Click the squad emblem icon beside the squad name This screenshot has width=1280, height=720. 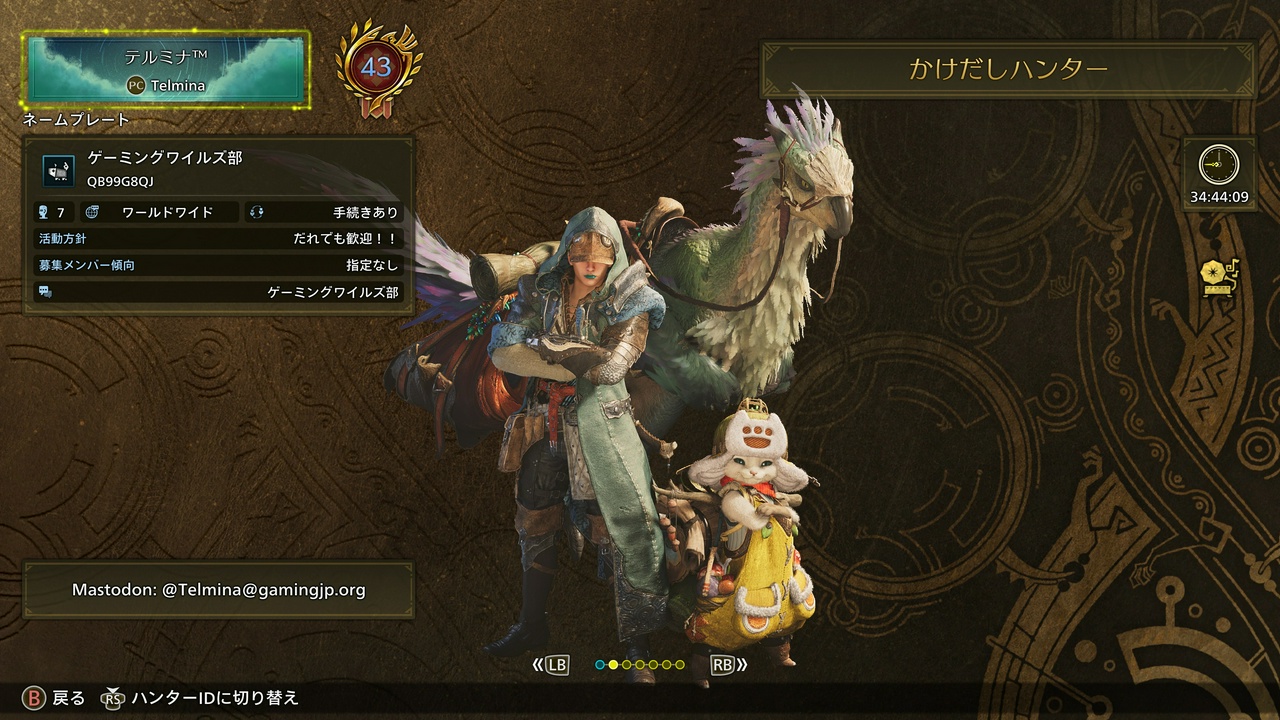click(59, 169)
